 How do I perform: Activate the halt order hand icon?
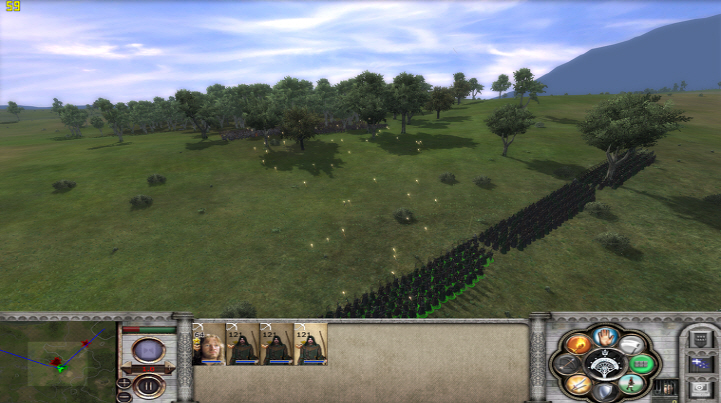click(604, 335)
